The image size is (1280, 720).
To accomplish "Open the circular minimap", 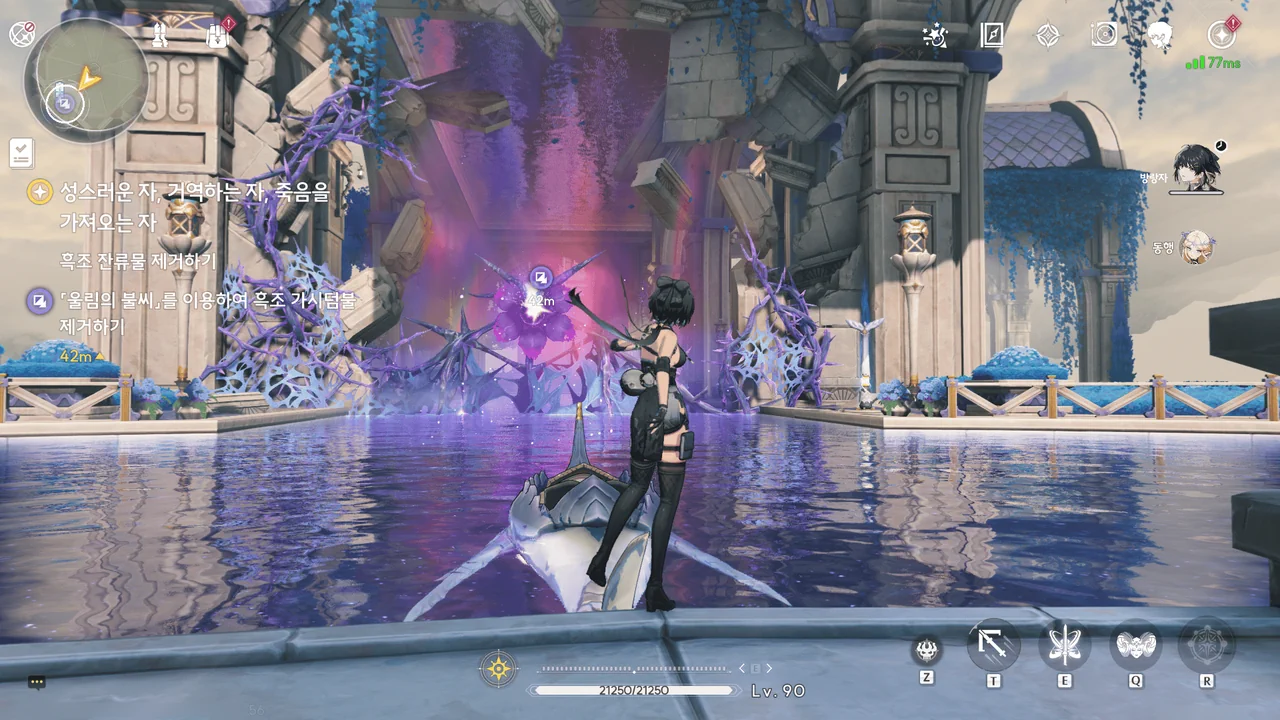I will click(86, 80).
